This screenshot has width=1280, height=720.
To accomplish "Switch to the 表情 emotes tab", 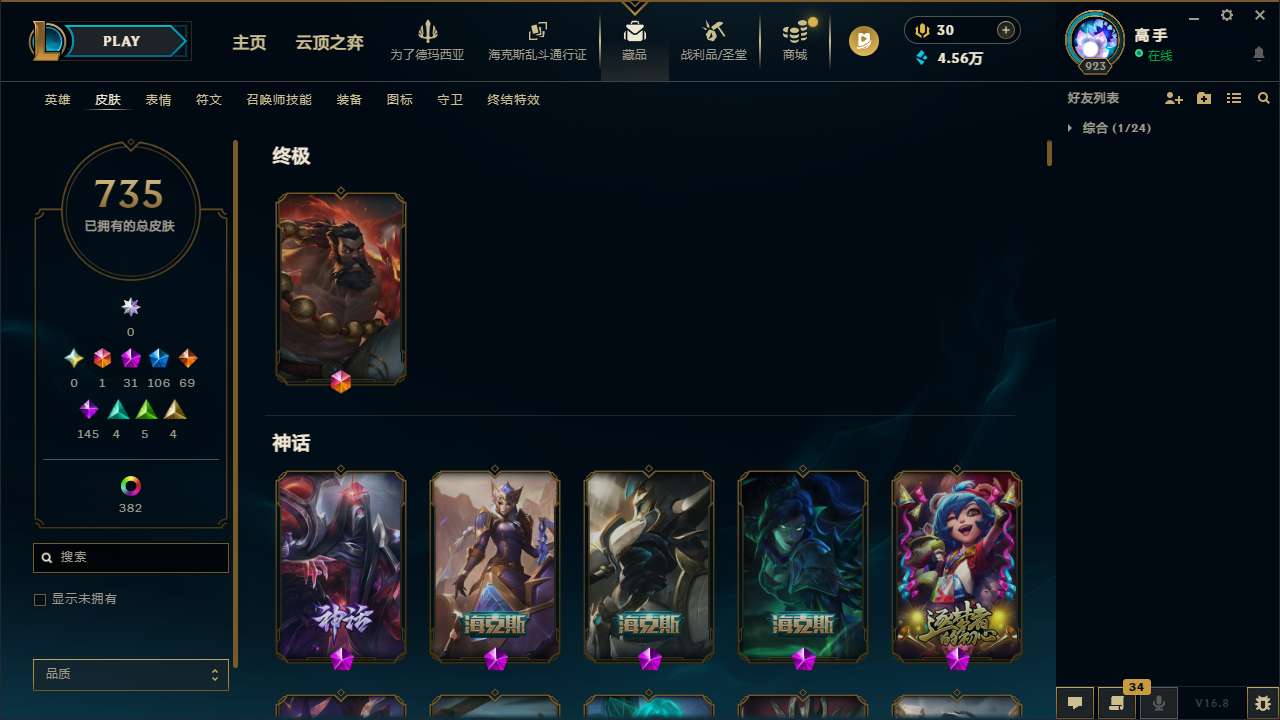I will (157, 100).
